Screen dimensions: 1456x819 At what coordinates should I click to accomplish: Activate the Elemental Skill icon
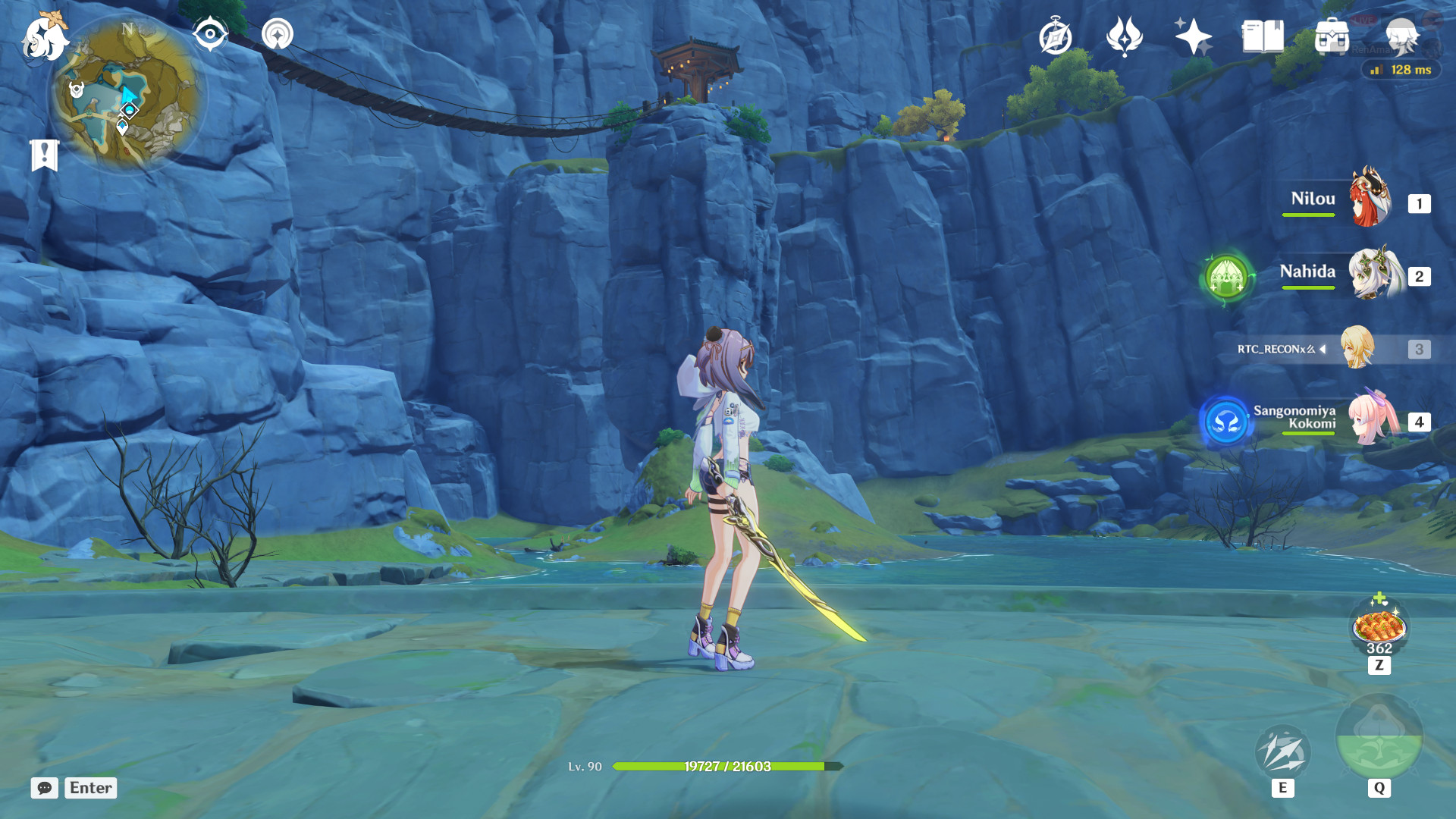click(x=1282, y=752)
